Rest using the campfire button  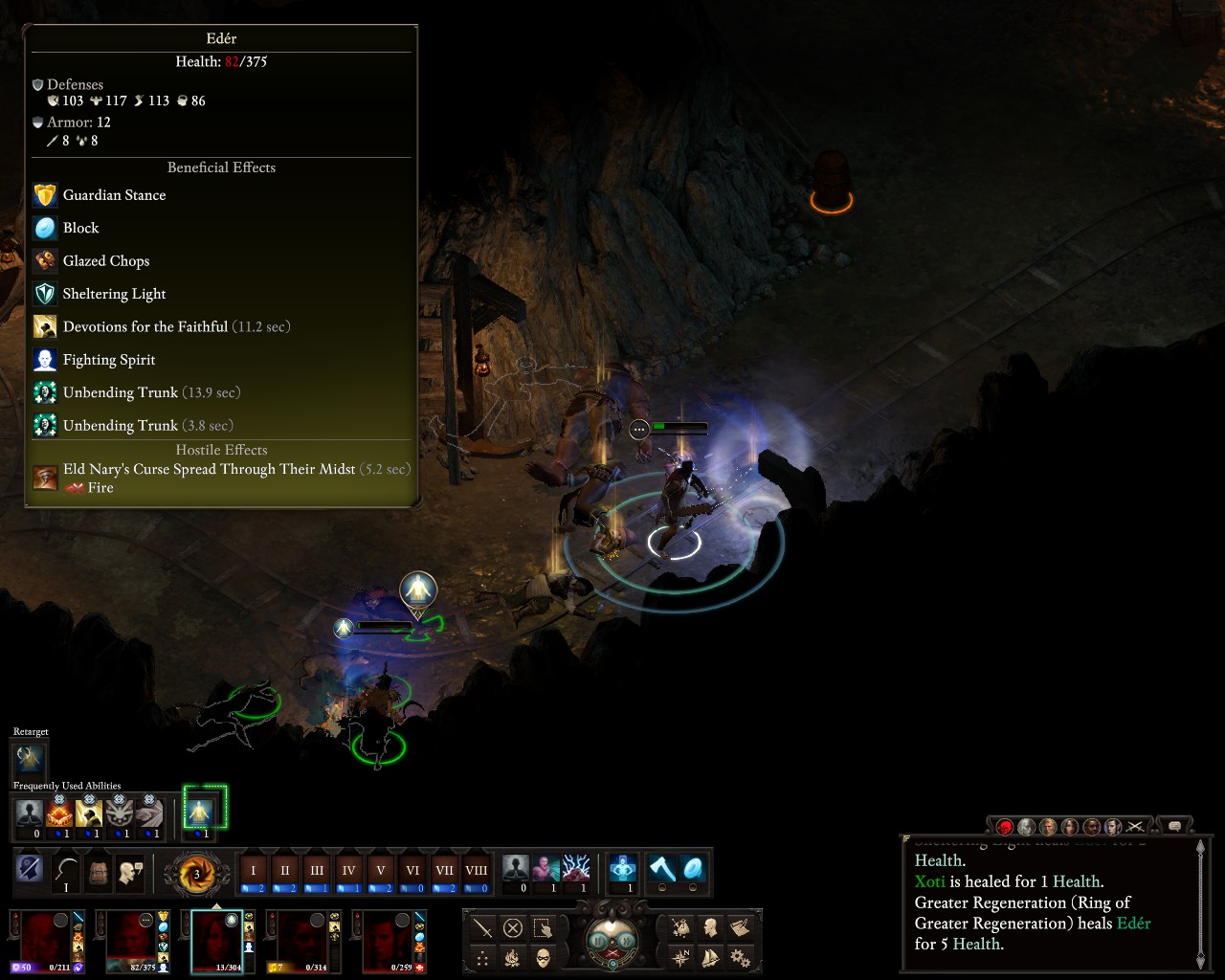tap(513, 958)
